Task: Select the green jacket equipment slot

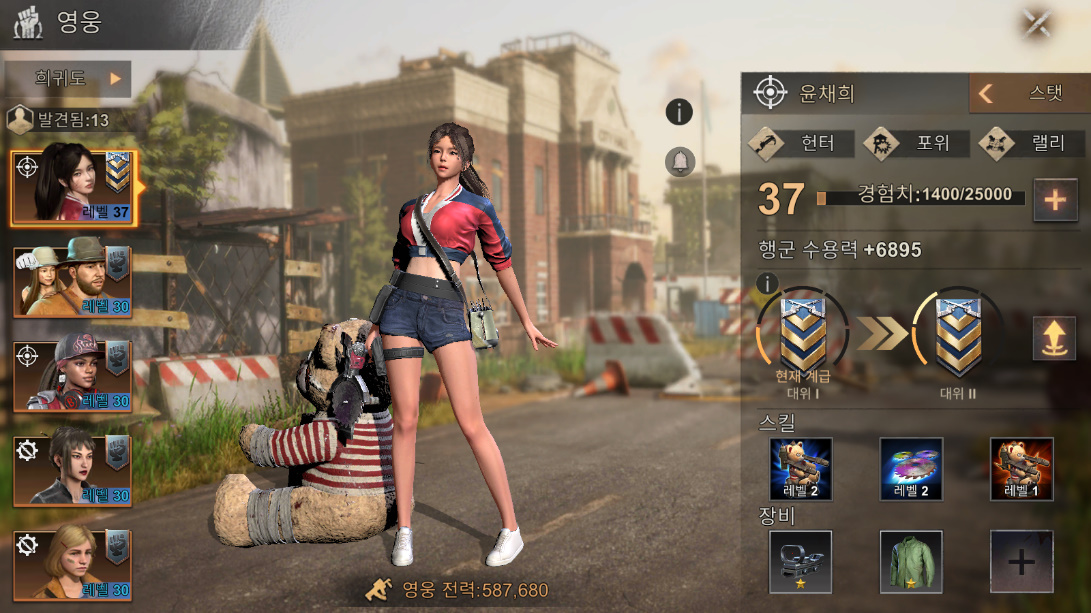Action: 911,561
